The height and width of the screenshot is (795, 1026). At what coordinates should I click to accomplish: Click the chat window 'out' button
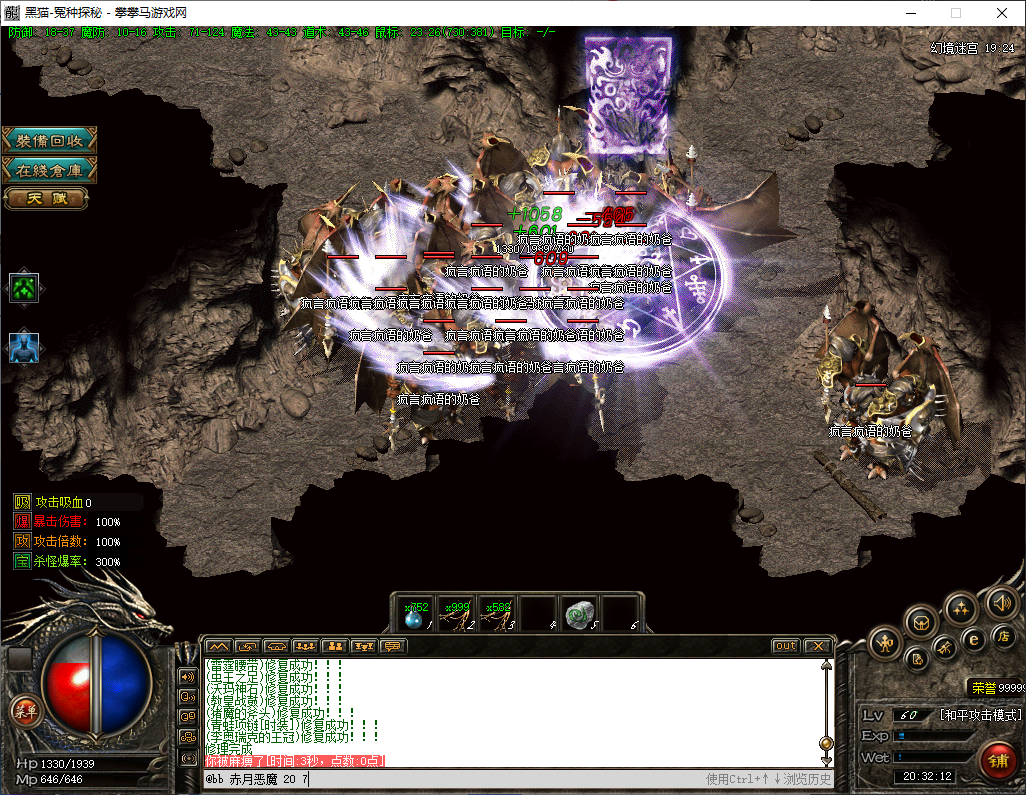[786, 646]
